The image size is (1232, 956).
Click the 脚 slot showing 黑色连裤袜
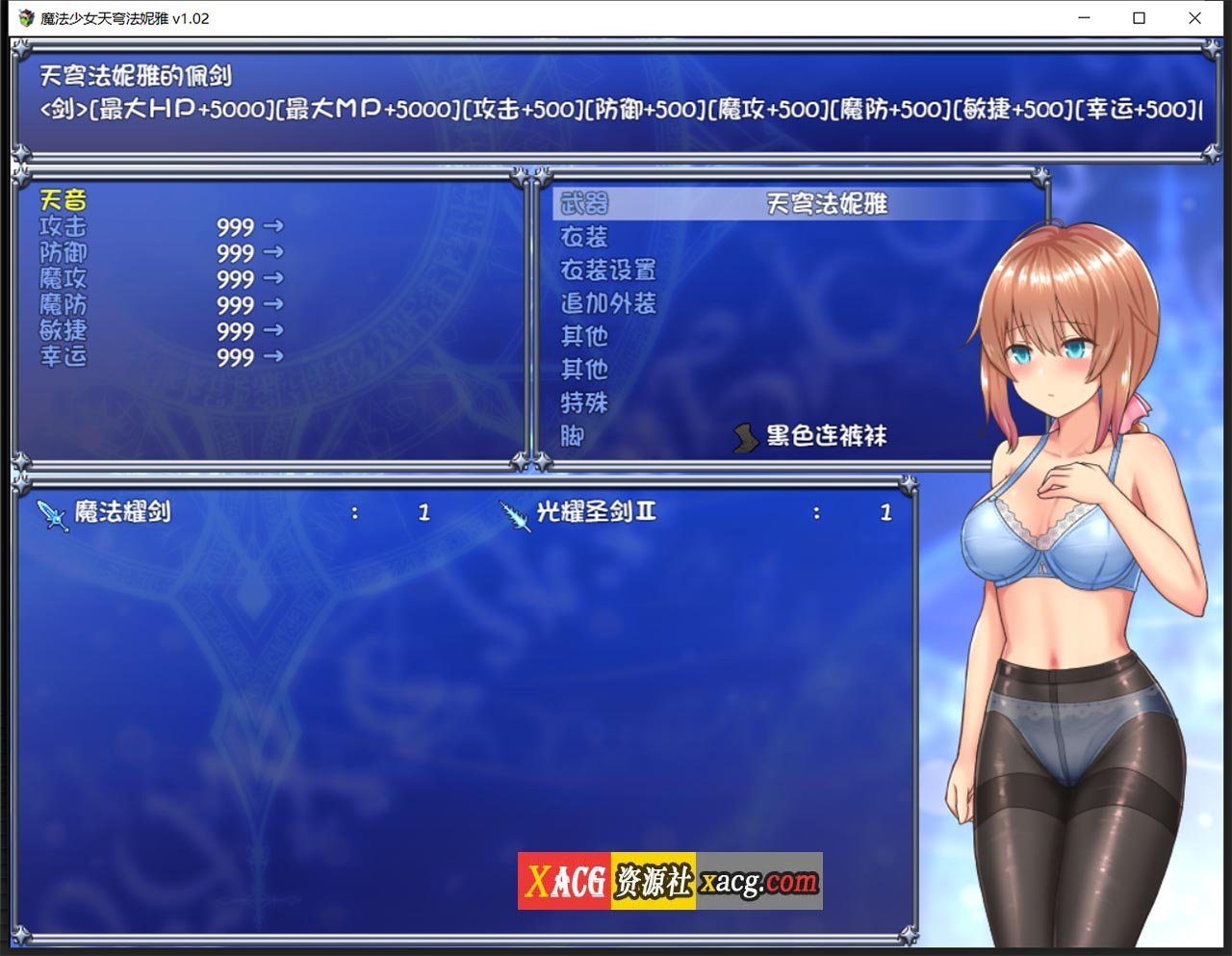[571, 437]
